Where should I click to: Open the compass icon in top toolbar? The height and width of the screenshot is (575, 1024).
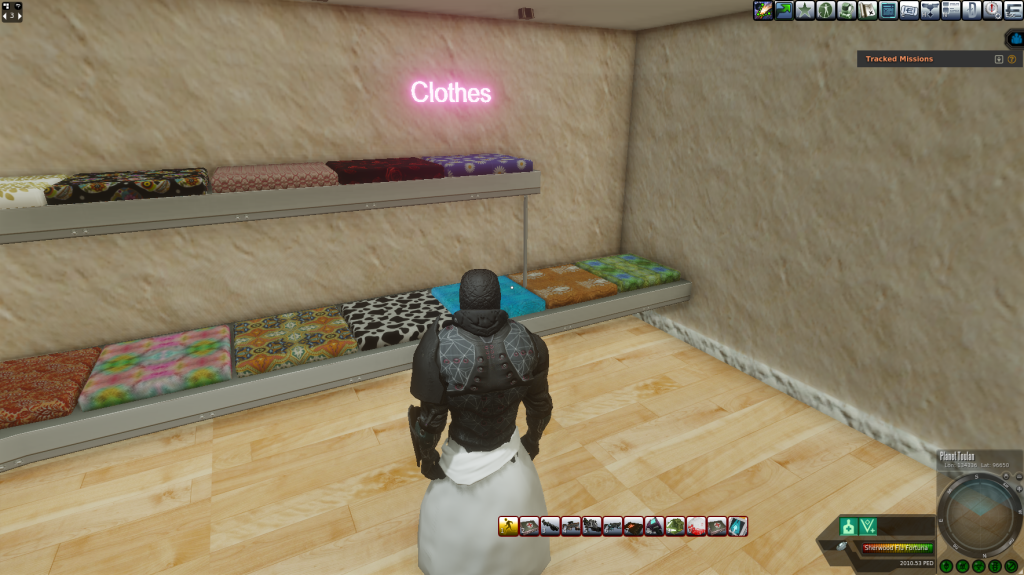coord(991,10)
